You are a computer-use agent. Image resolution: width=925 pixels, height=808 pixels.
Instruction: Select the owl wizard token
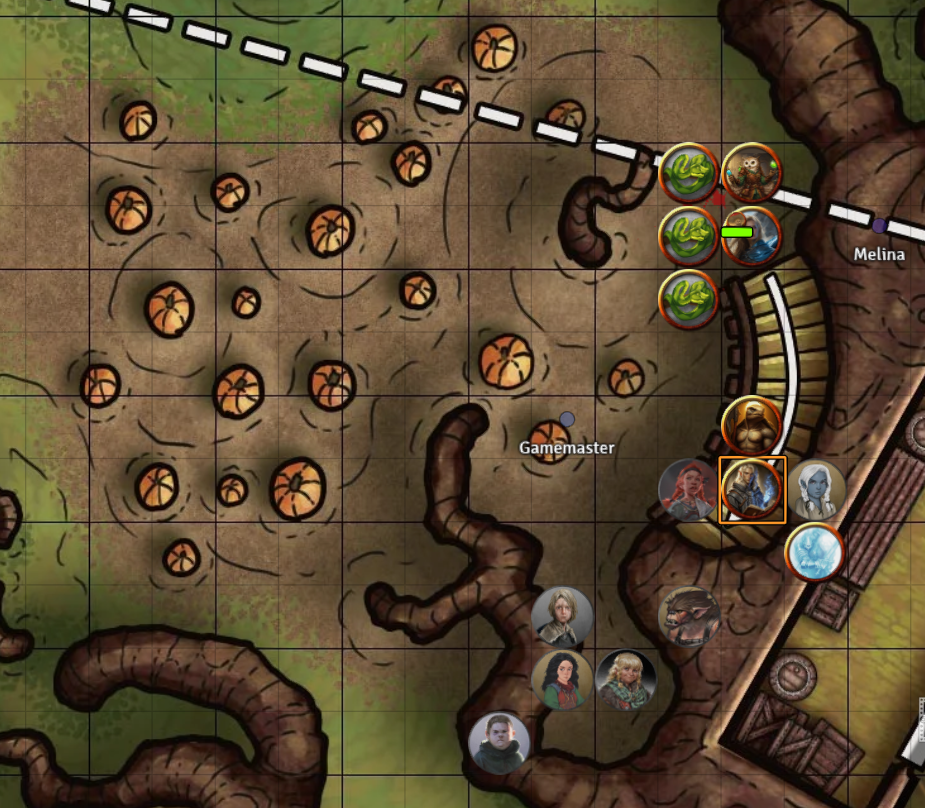(751, 173)
